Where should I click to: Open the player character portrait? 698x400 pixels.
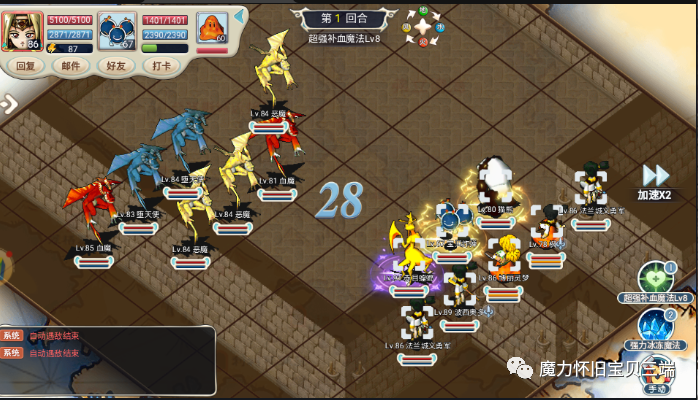click(22, 31)
